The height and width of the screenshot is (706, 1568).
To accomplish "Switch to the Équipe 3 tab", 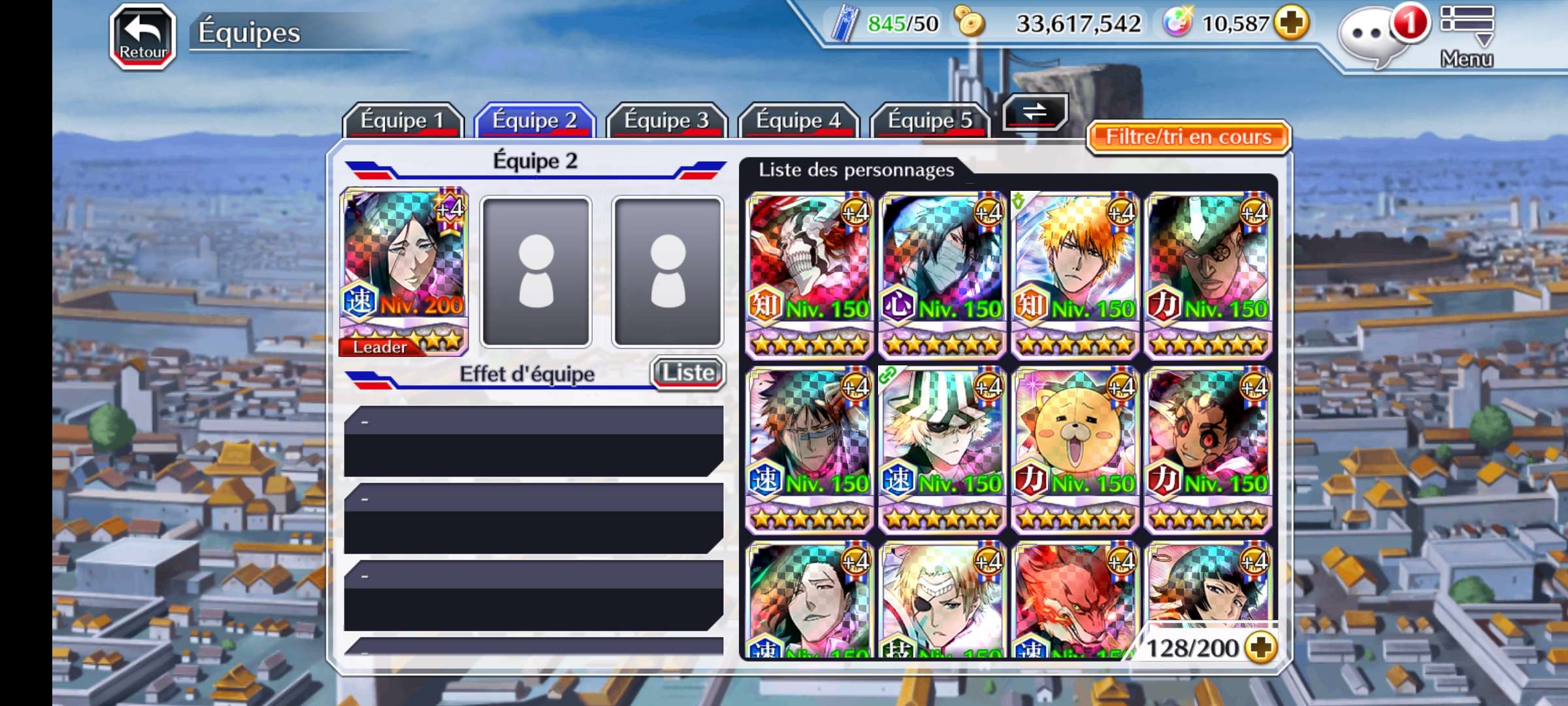I will [666, 120].
